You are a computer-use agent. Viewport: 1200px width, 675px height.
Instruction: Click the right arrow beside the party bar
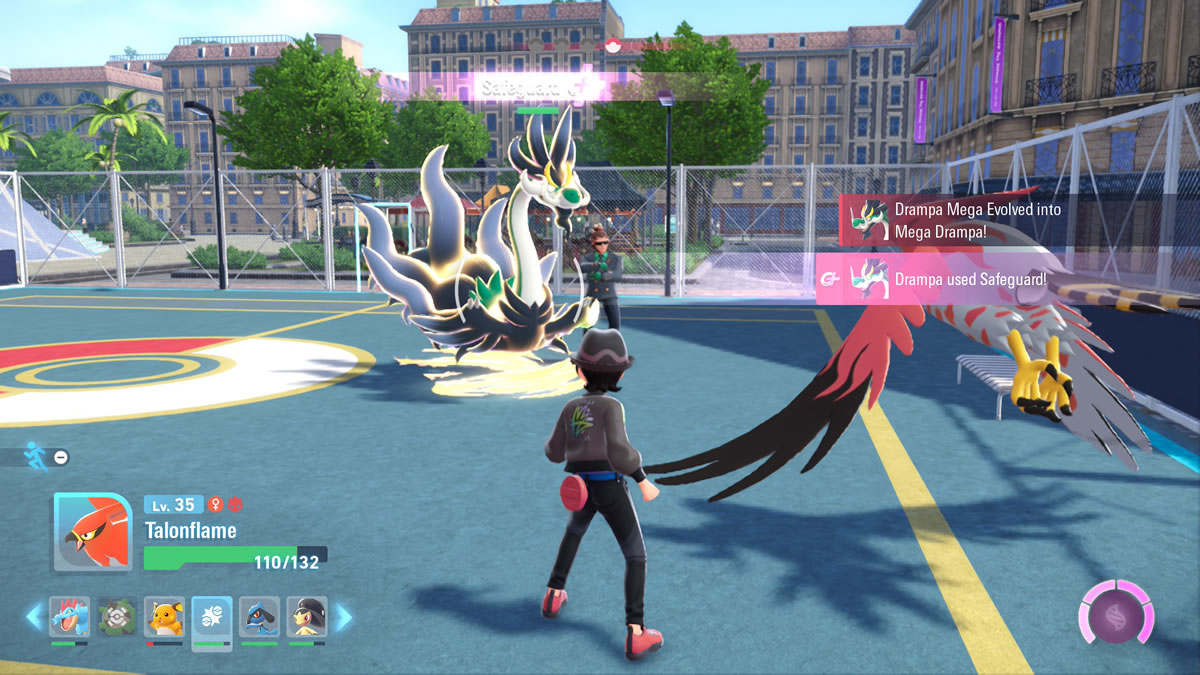343,617
